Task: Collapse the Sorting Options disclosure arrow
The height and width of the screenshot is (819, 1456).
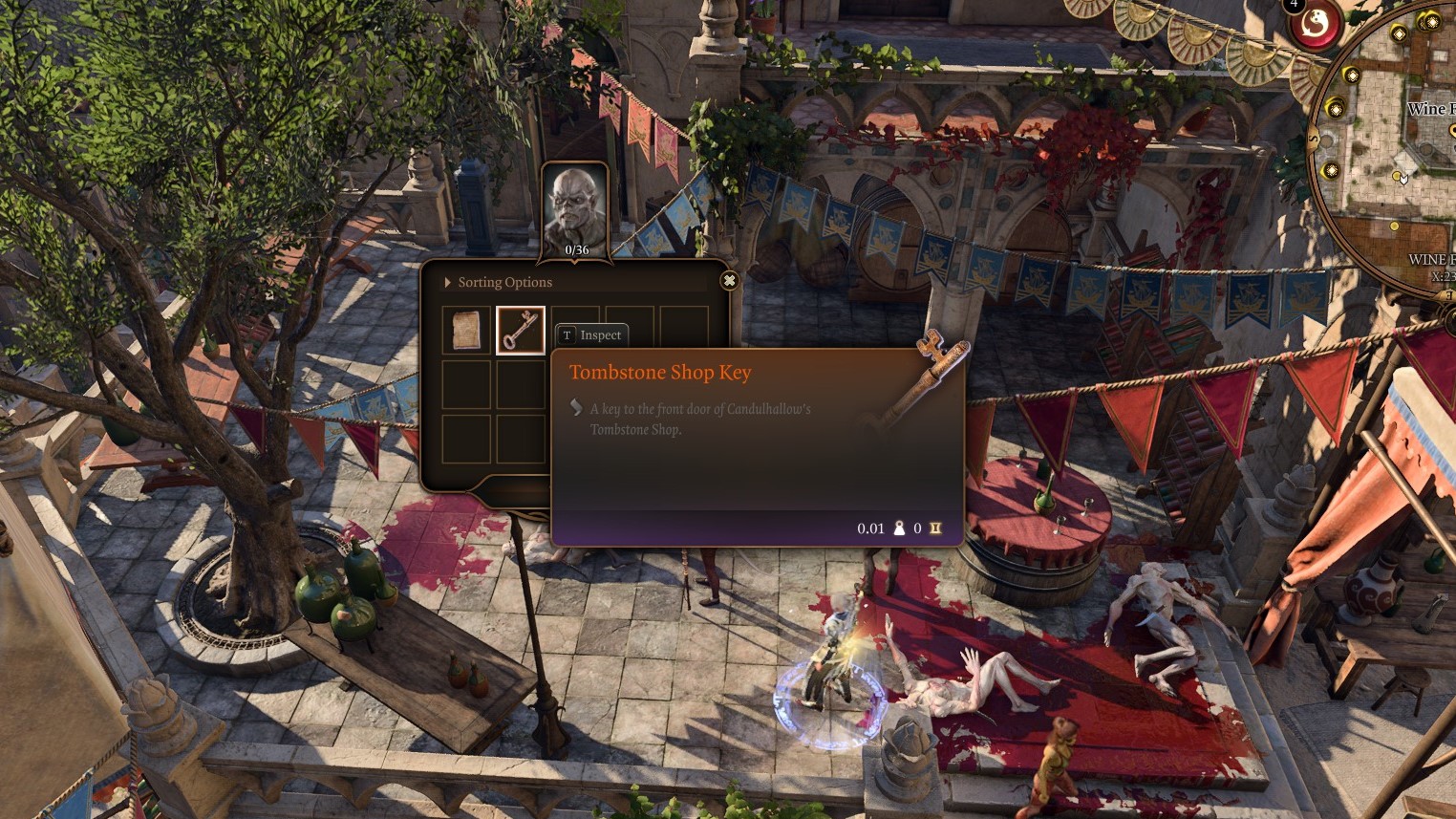Action: click(x=446, y=282)
